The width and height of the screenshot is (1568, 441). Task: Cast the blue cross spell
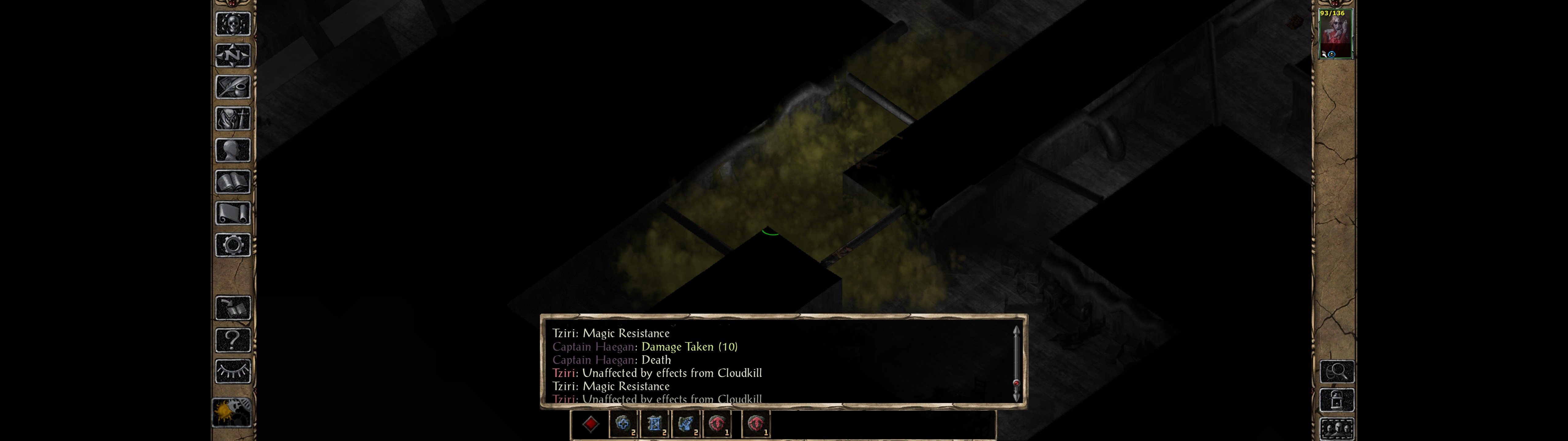click(623, 424)
